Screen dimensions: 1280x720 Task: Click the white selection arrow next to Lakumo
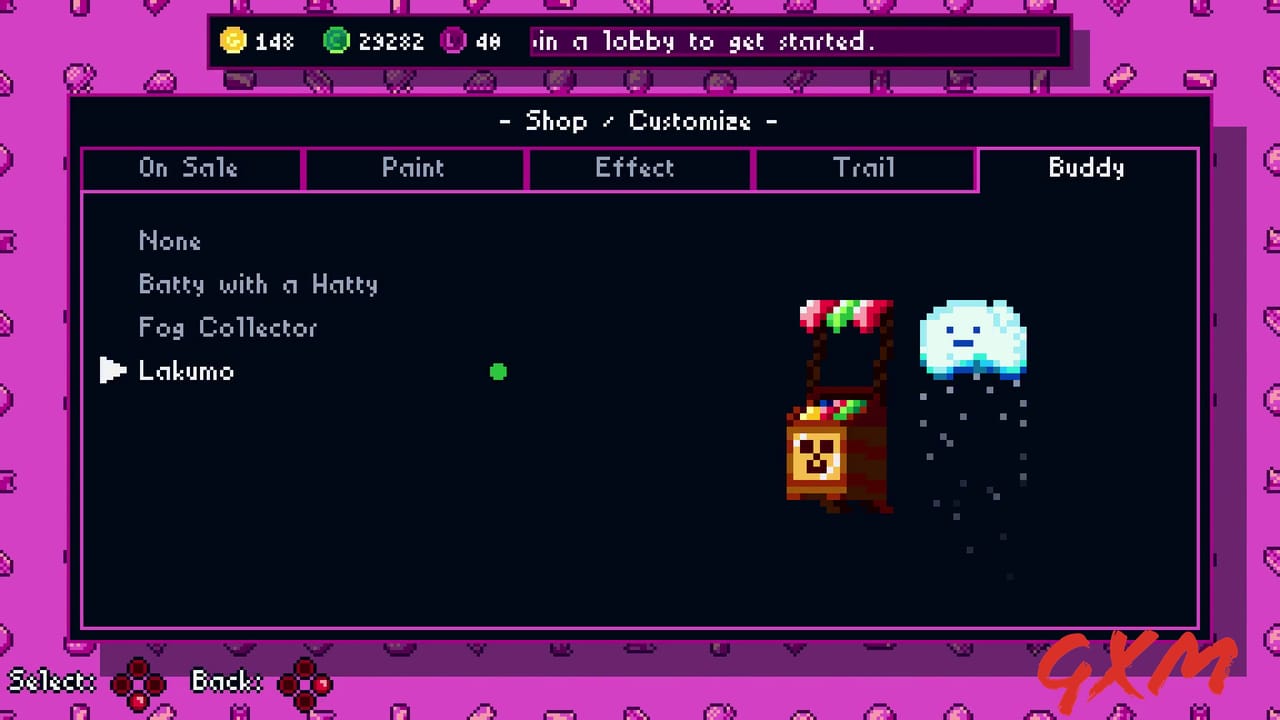[x=113, y=370]
